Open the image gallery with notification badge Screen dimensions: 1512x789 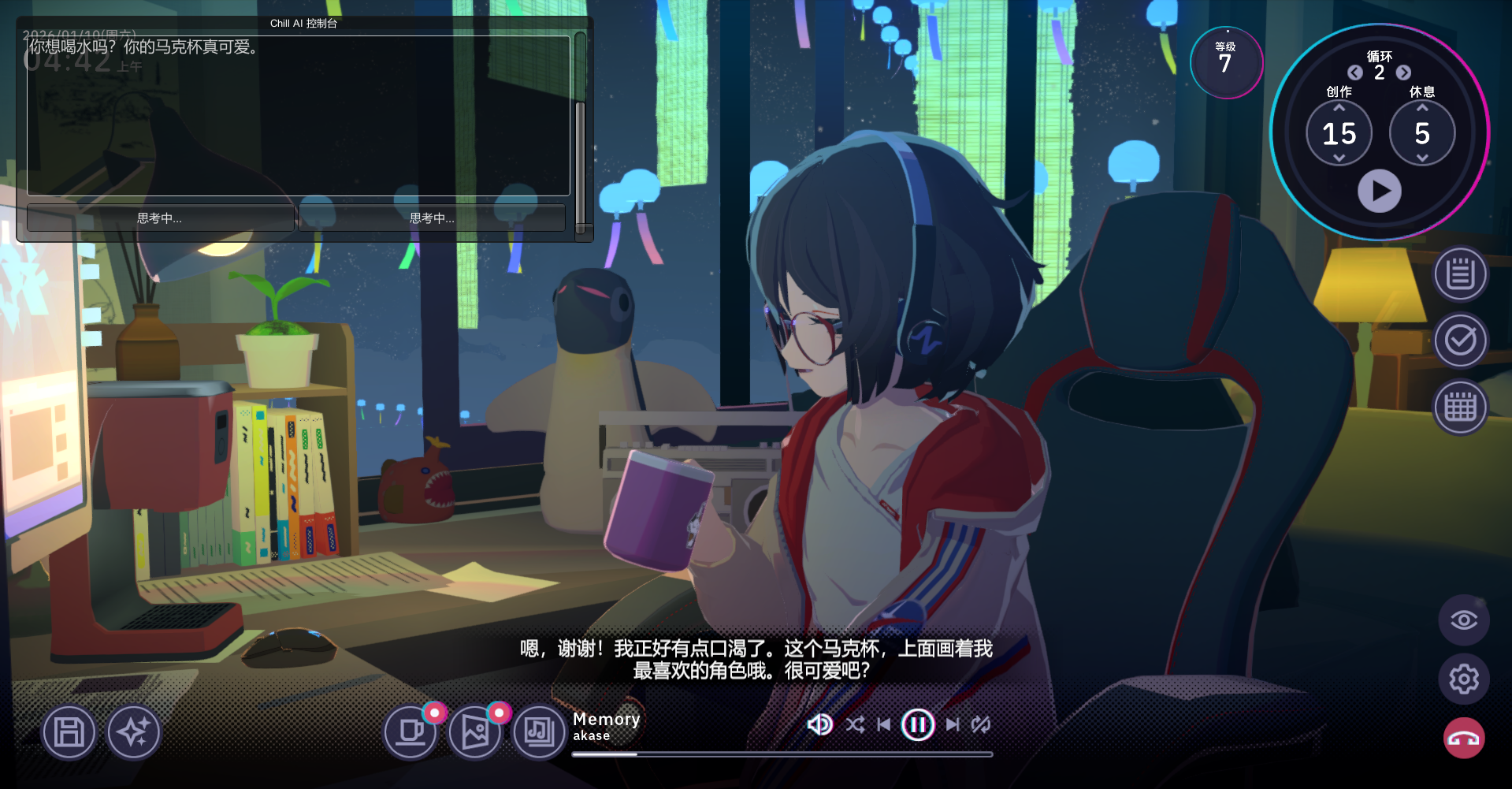[474, 731]
